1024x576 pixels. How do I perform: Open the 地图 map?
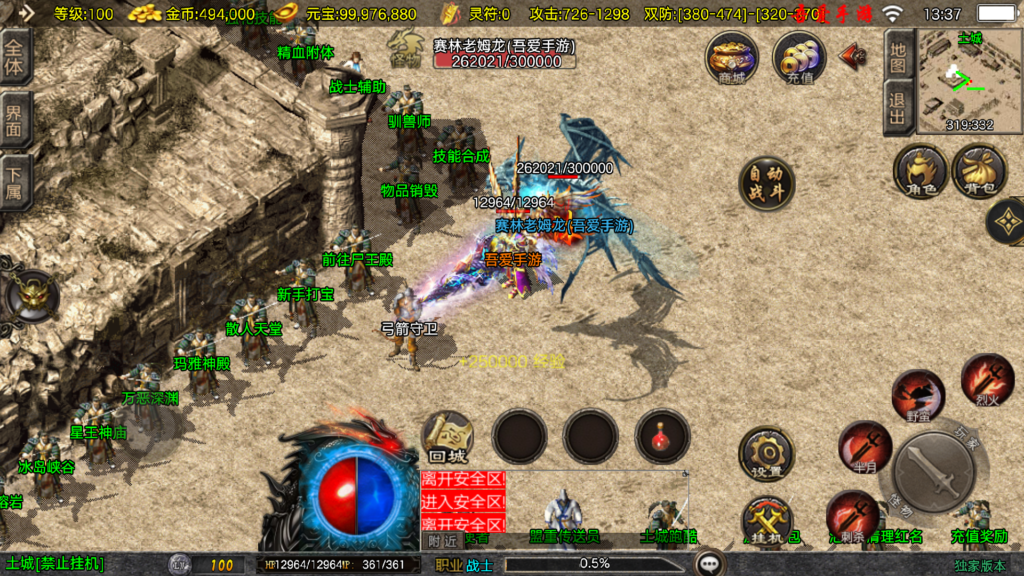(x=898, y=56)
